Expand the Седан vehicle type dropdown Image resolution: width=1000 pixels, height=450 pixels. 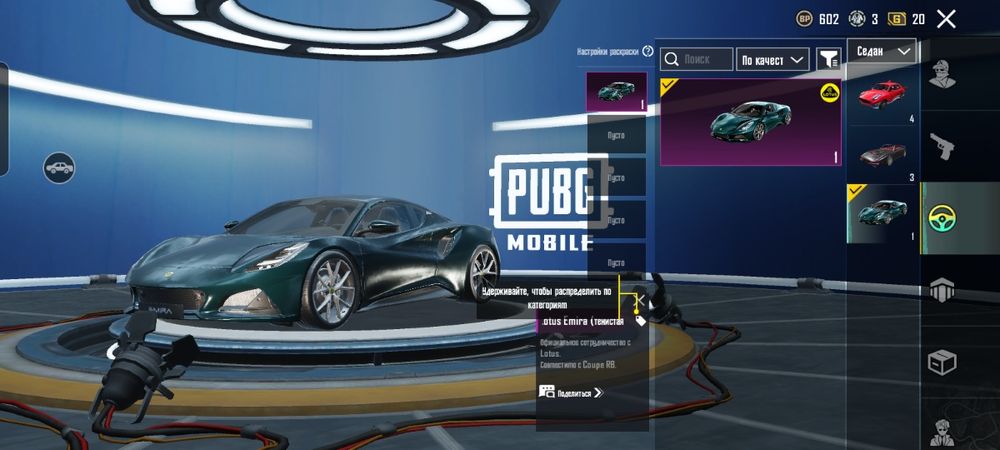[882, 51]
